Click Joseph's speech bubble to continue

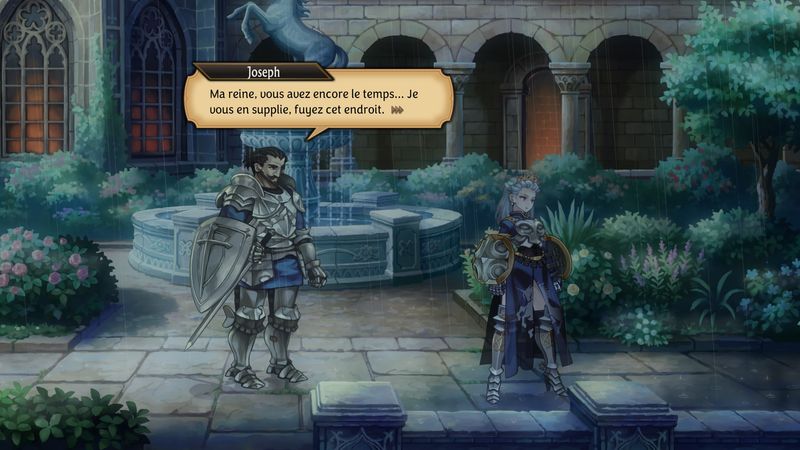(x=318, y=101)
